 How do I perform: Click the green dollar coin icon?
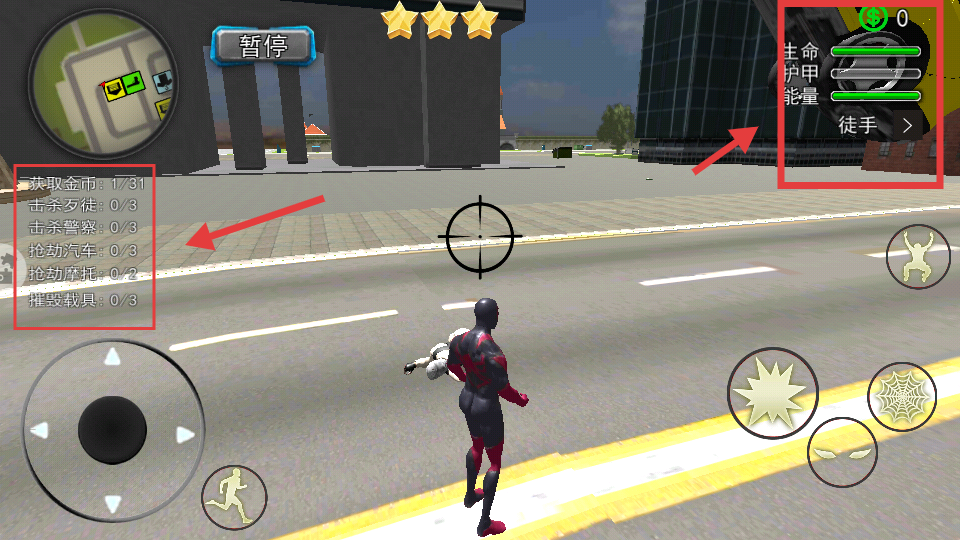point(873,17)
